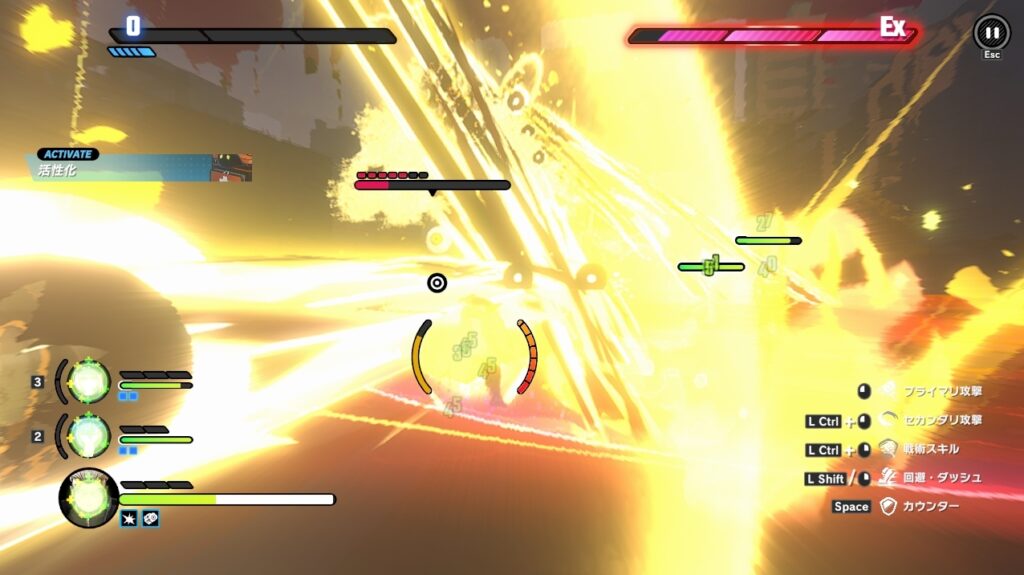Click the 戦術スキル tactical skill icon
This screenshot has width=1024, height=575.
tap(888, 449)
